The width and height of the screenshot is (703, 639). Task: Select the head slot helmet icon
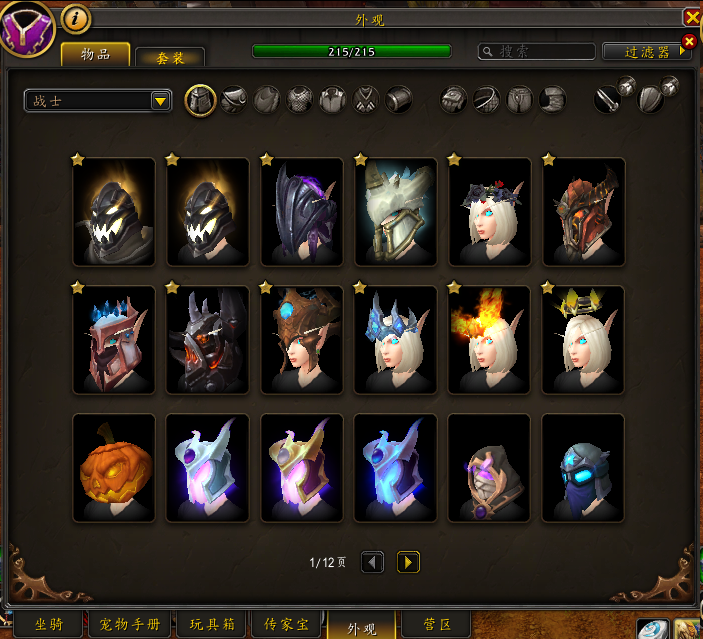[201, 99]
